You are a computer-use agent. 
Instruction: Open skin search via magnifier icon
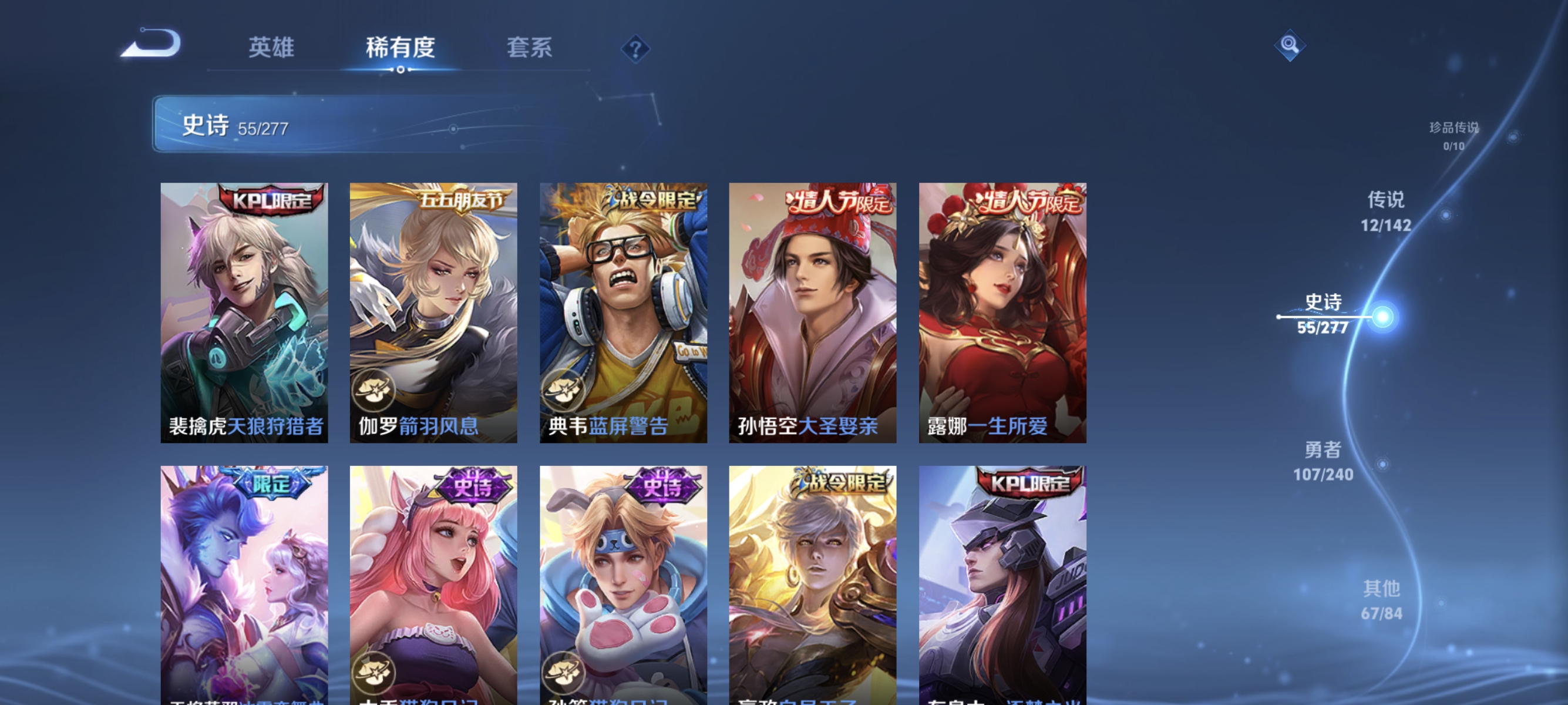(x=1290, y=45)
